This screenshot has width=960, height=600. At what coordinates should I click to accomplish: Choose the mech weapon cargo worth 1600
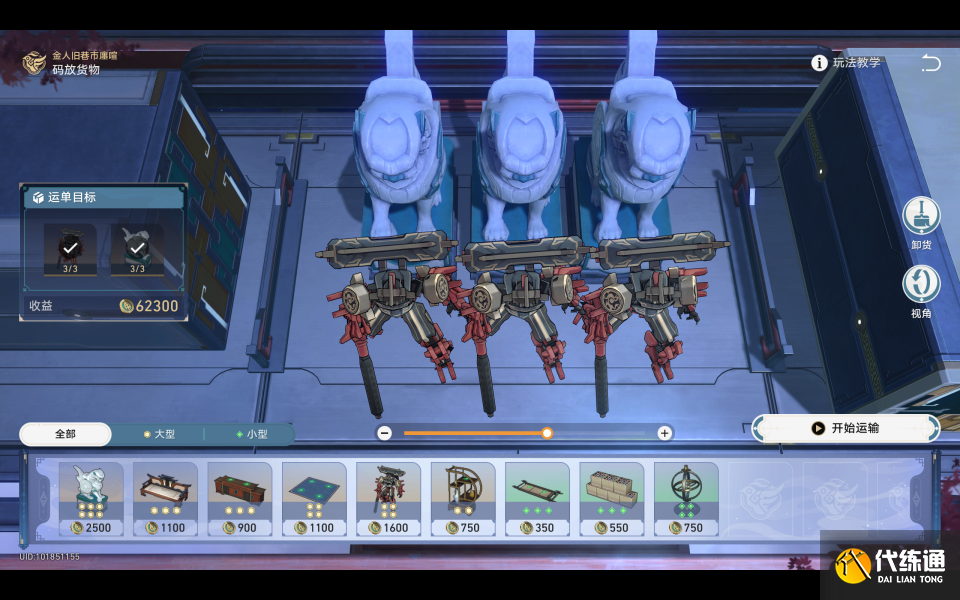[388, 498]
